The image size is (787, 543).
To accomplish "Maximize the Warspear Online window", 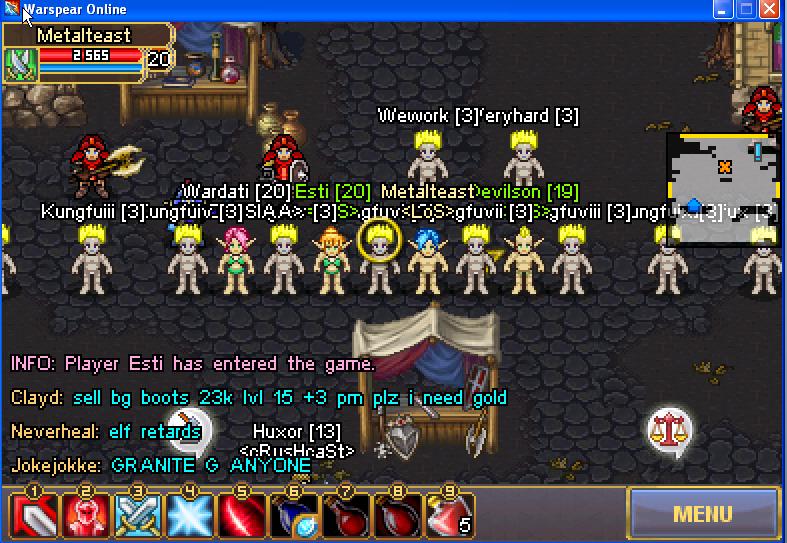I will (x=747, y=9).
